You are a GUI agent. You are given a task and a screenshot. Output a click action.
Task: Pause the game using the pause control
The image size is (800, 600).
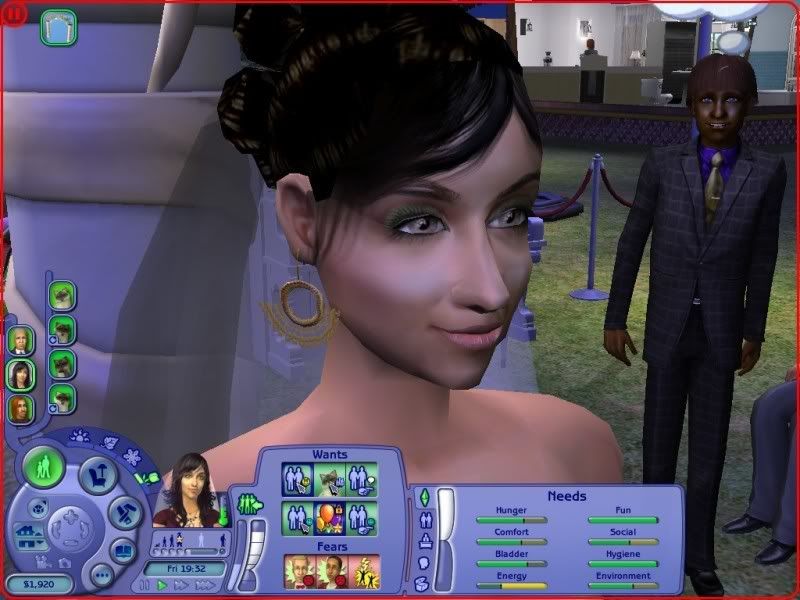(146, 585)
